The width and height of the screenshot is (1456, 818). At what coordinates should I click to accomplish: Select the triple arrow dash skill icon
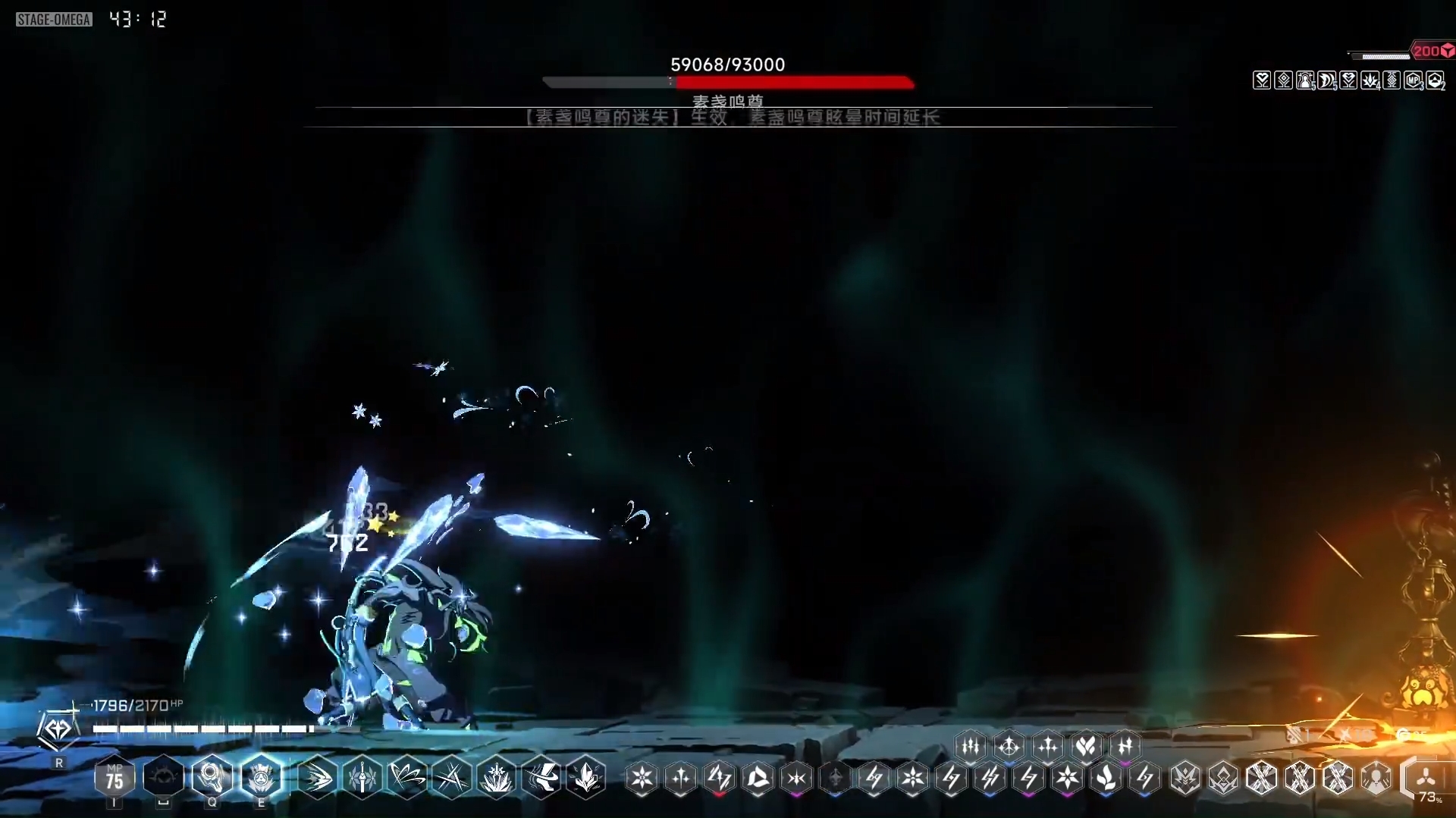[x=318, y=777]
